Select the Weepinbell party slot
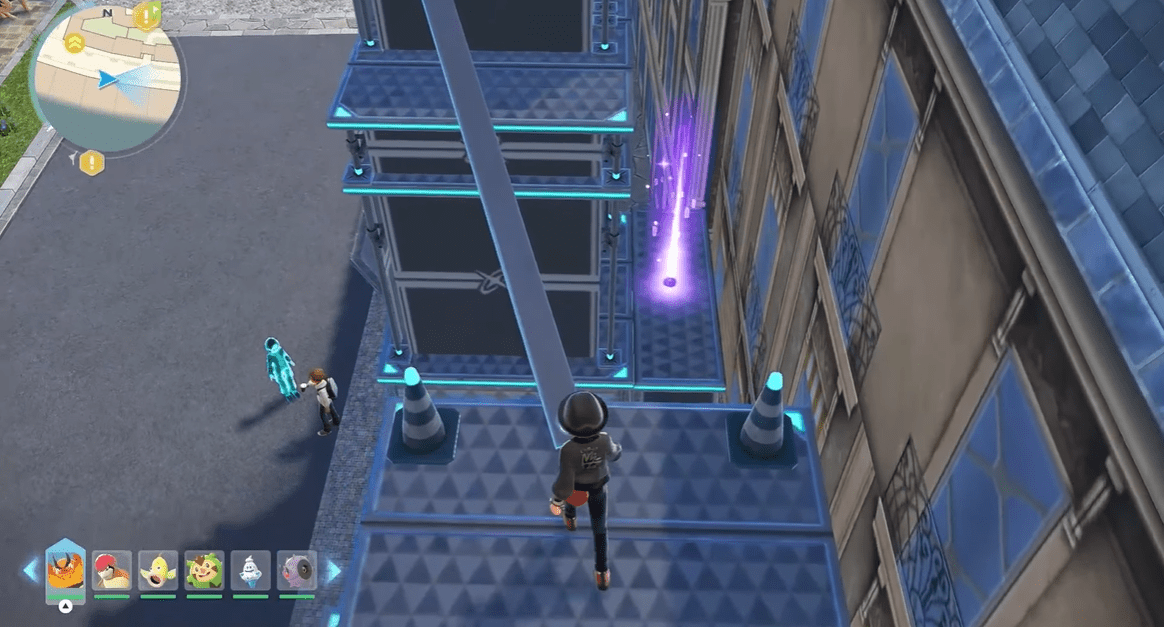Screen dimensions: 1164x627 point(158,570)
